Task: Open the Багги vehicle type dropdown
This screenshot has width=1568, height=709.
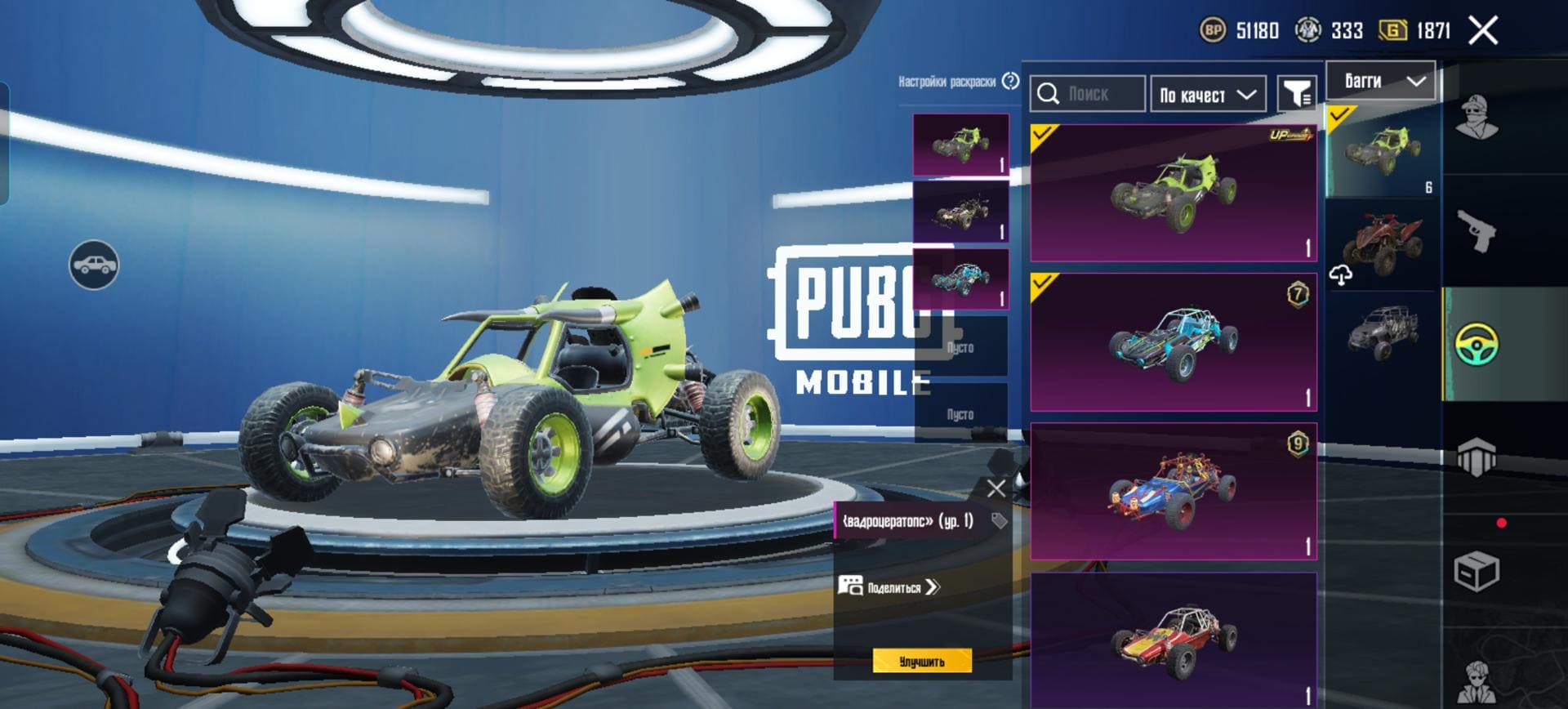Action: [1380, 81]
